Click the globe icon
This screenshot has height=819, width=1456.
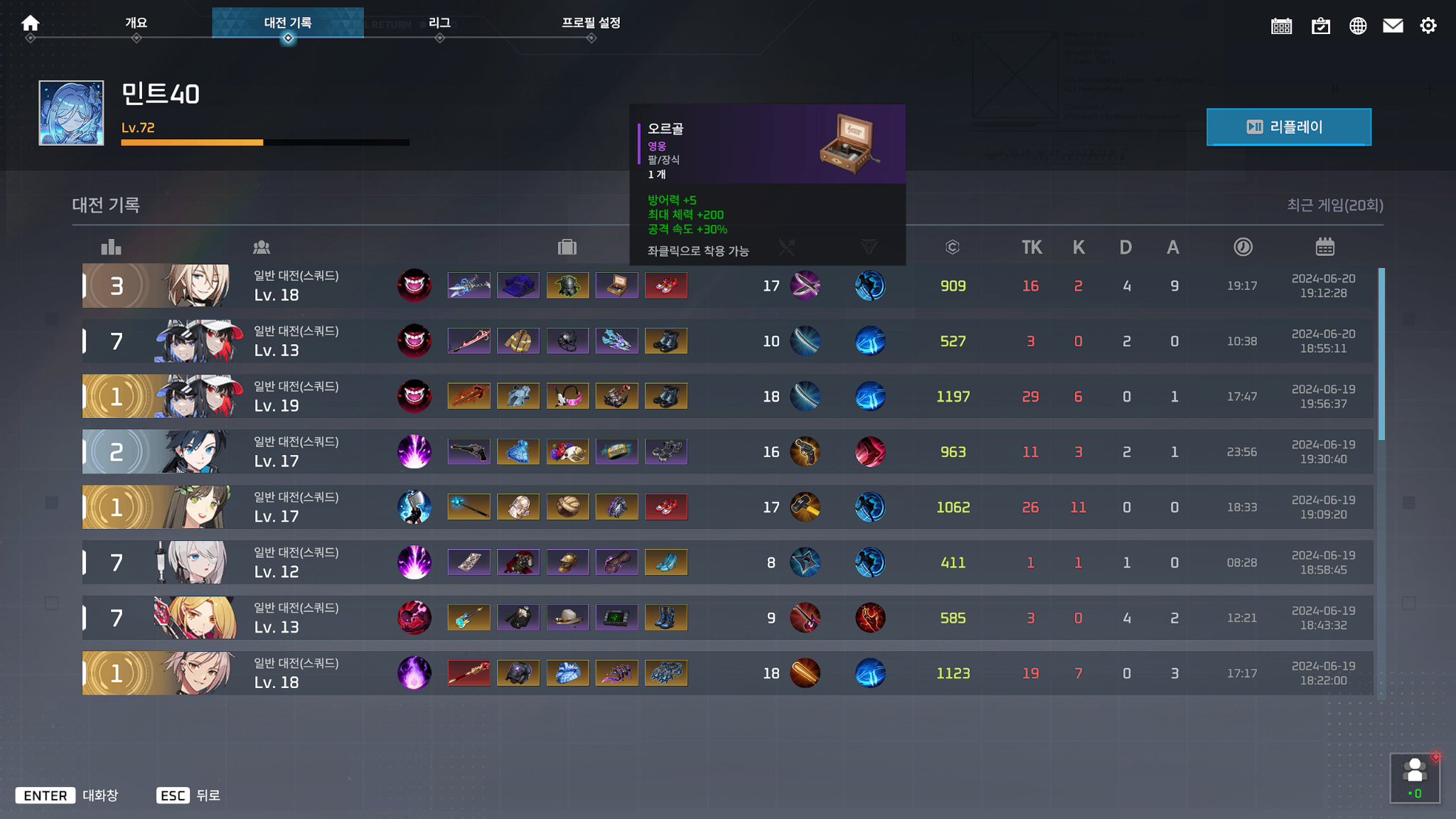coord(1357,26)
